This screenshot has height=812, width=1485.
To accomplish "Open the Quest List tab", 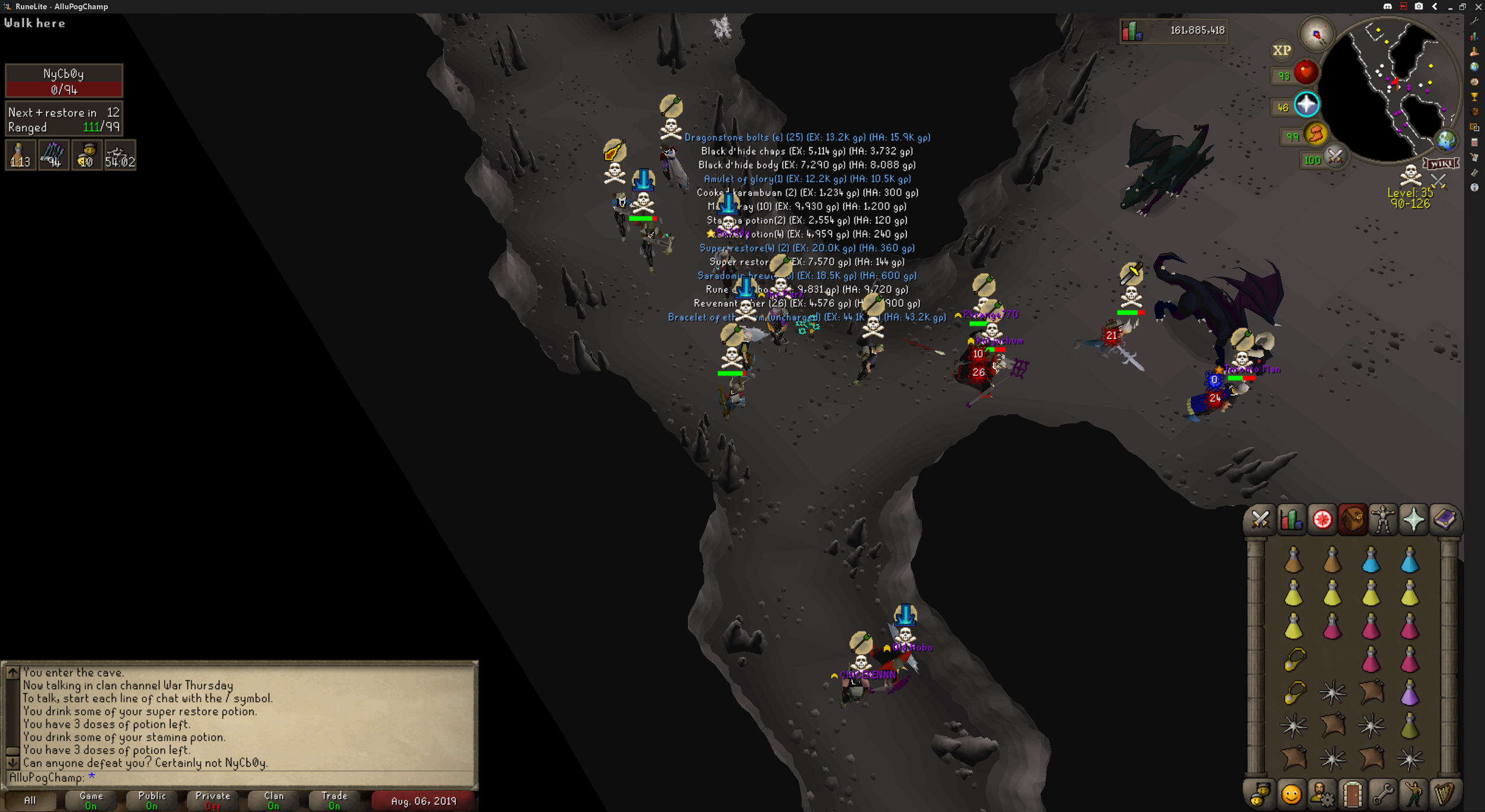I will point(1322,519).
